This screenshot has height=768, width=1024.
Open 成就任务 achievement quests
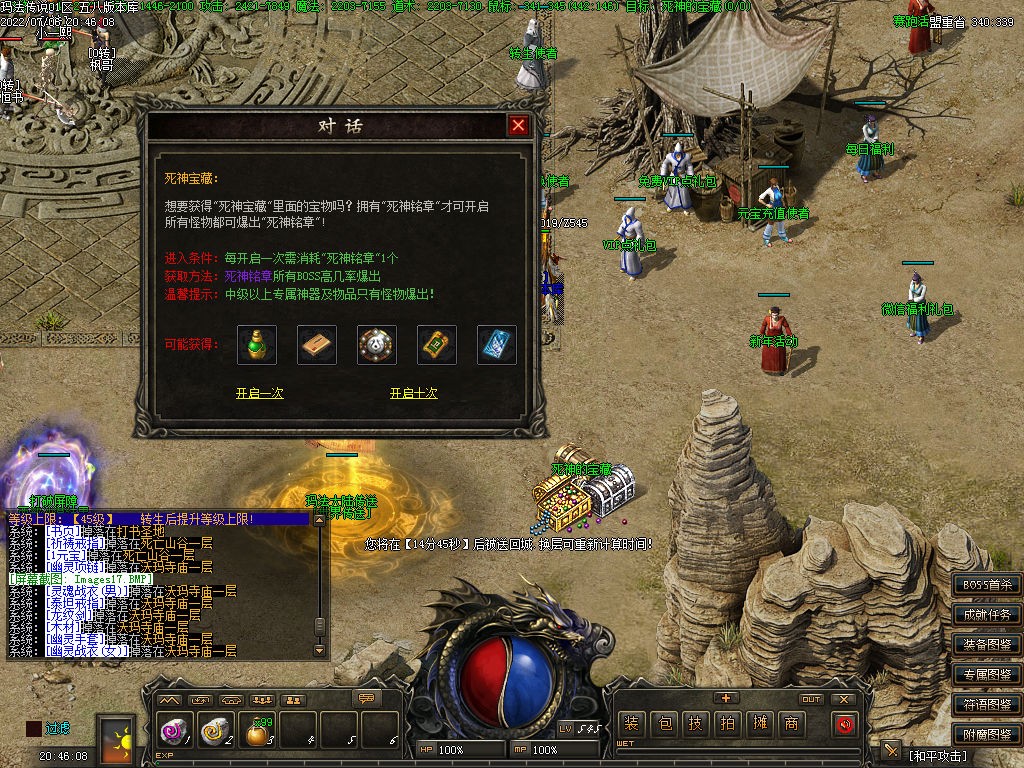(987, 615)
